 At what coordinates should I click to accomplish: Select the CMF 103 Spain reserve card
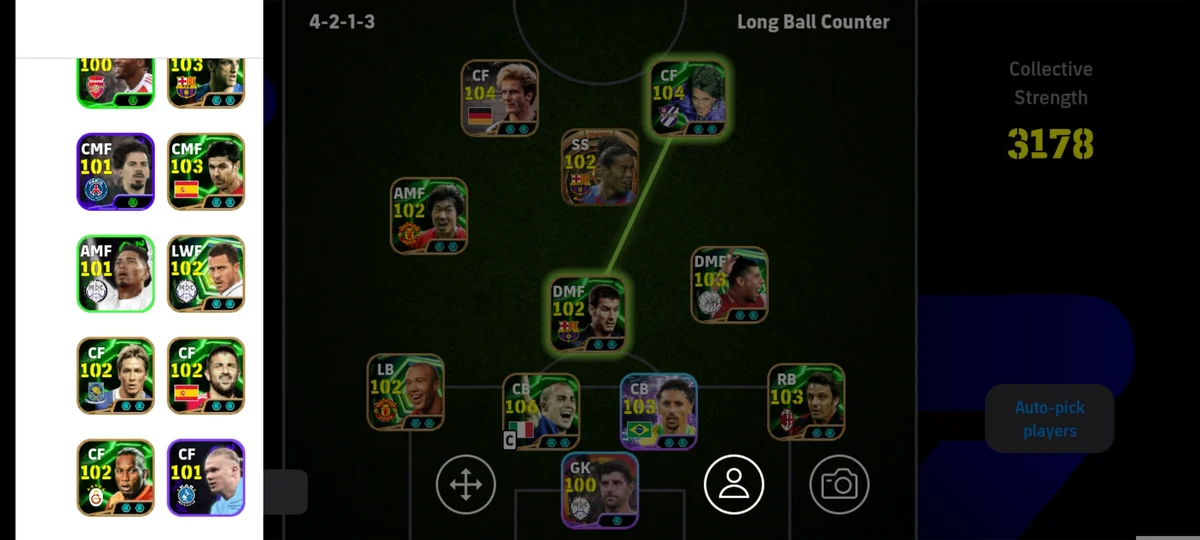[206, 172]
